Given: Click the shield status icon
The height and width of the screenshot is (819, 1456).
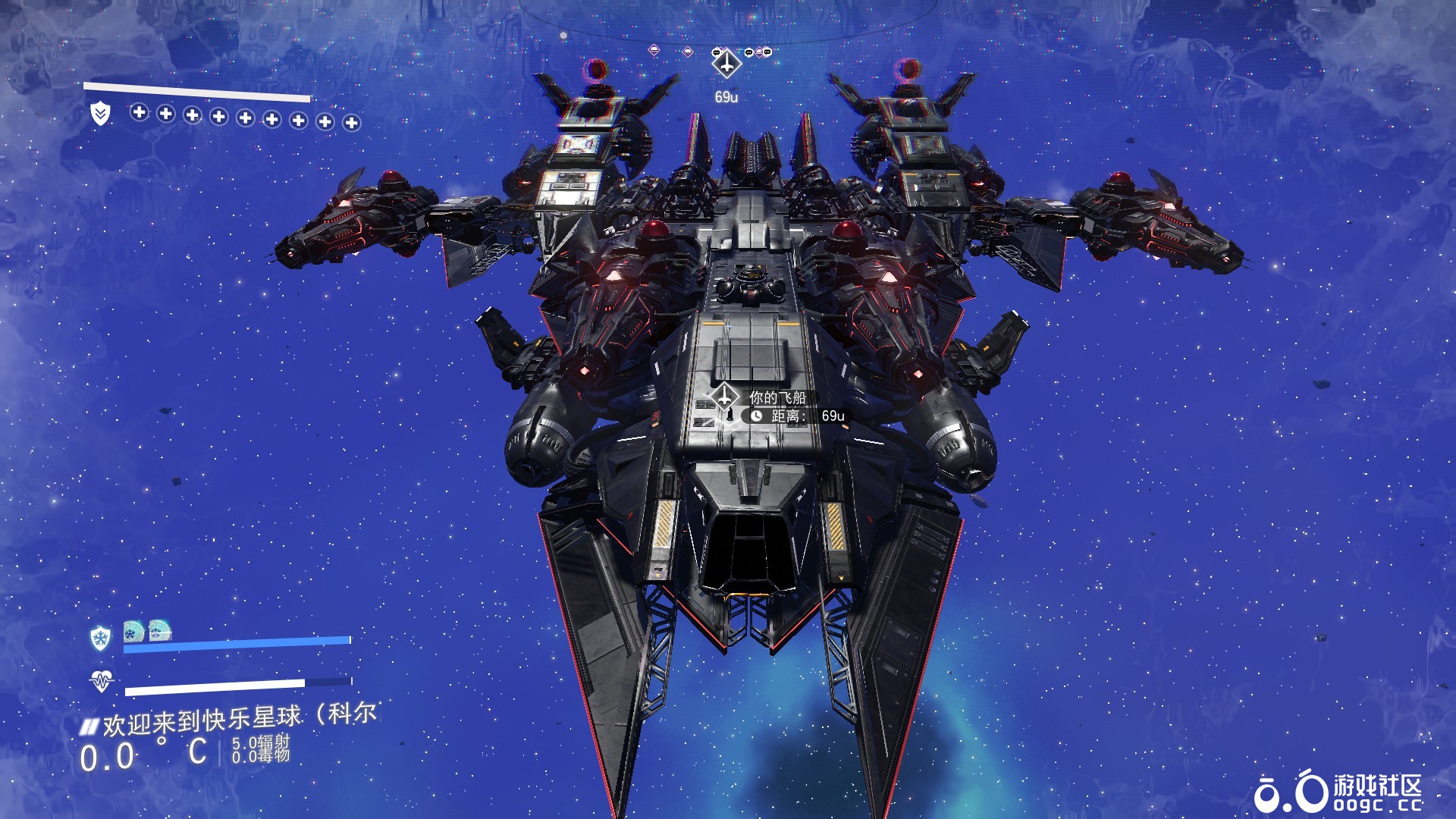Looking at the screenshot, I should [100, 114].
